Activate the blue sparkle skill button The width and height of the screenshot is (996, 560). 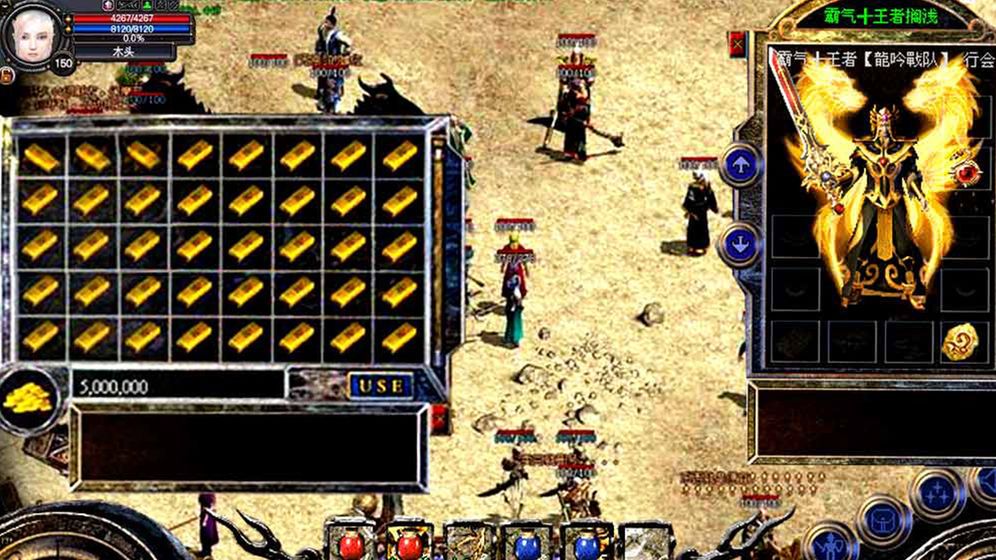(937, 491)
